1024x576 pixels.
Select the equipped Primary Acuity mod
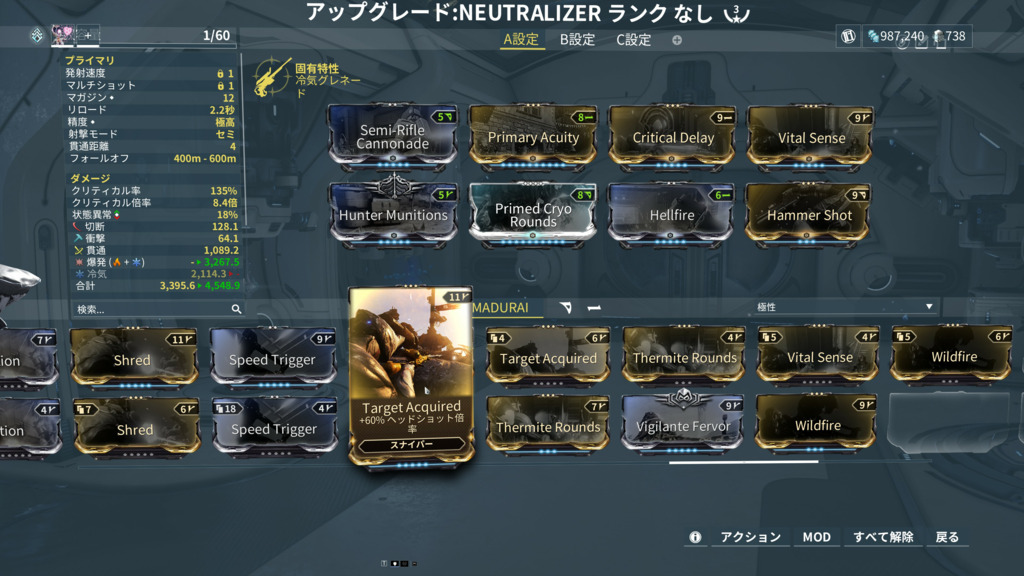533,137
